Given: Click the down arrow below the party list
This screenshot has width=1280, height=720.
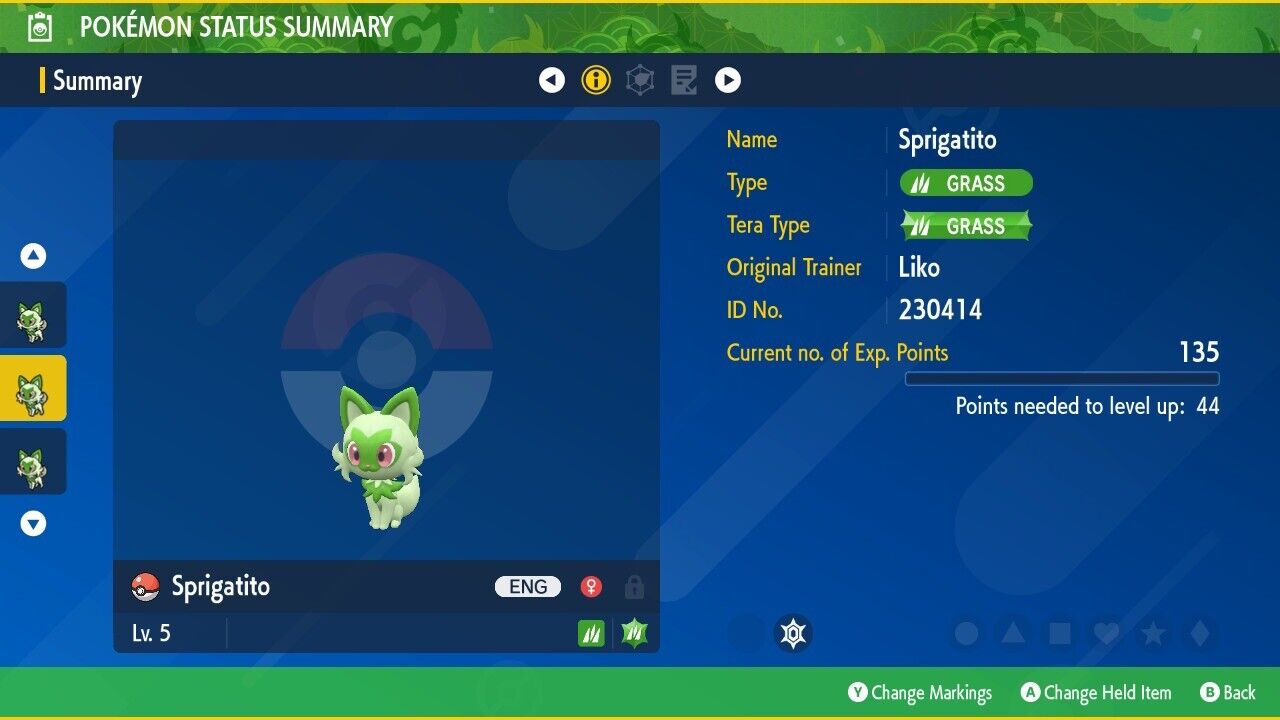Looking at the screenshot, I should point(33,523).
